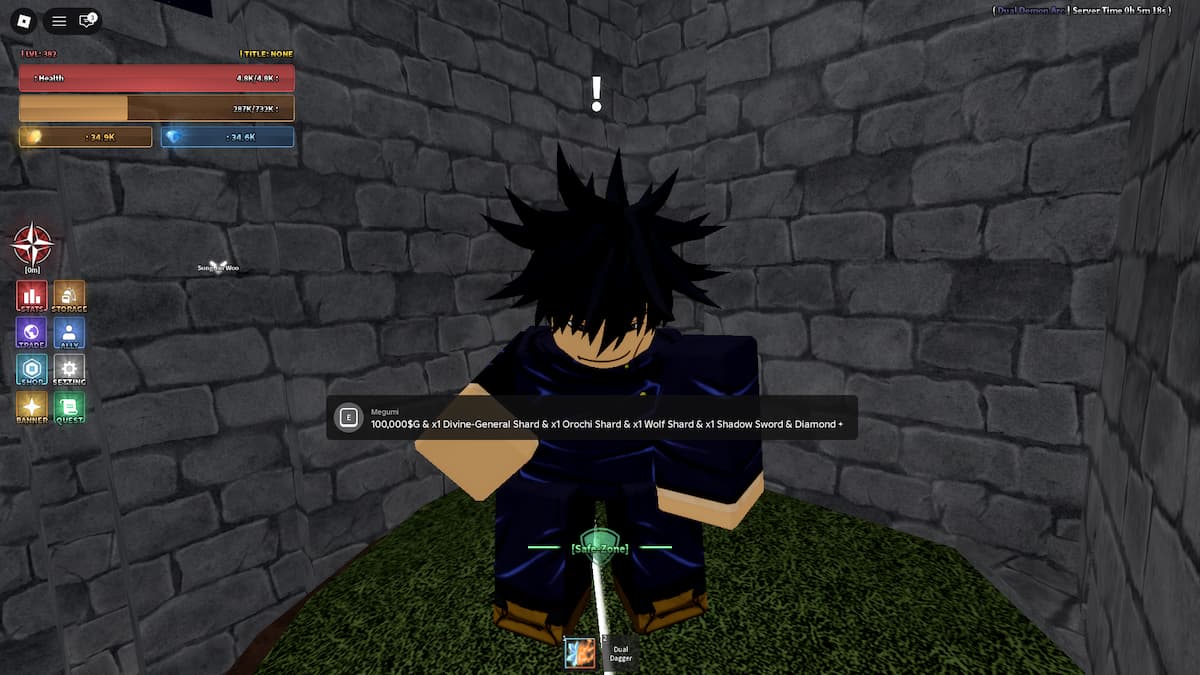1200x675 pixels.
Task: Open the Setting gear menu
Action: 69,370
